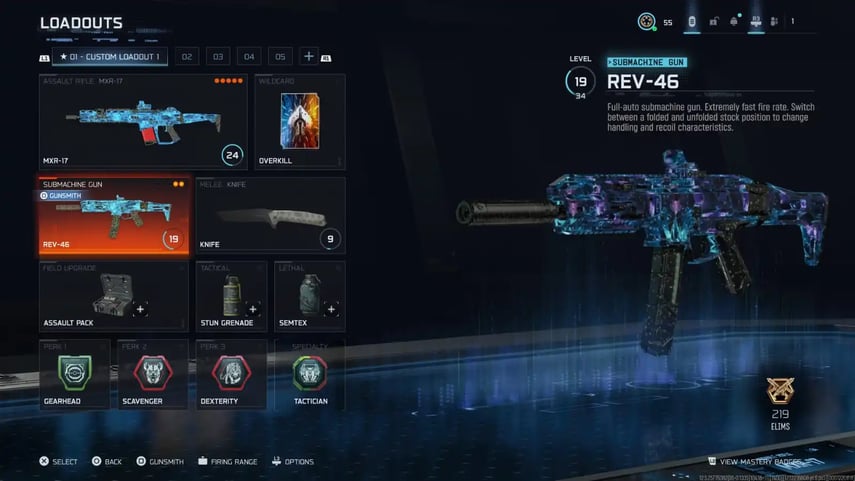
Task: Open the Dexterity perk slot
Action: pos(231,374)
